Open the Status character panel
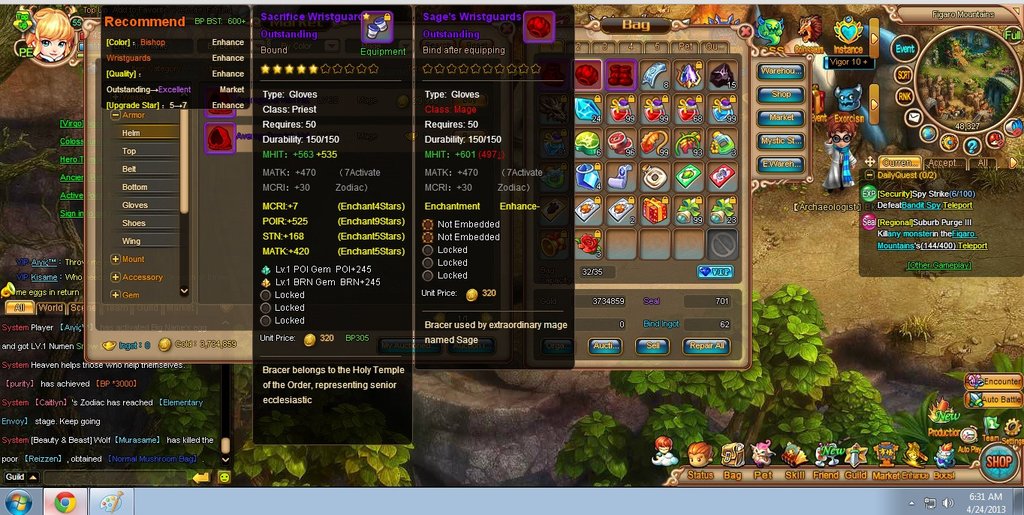 click(x=700, y=457)
